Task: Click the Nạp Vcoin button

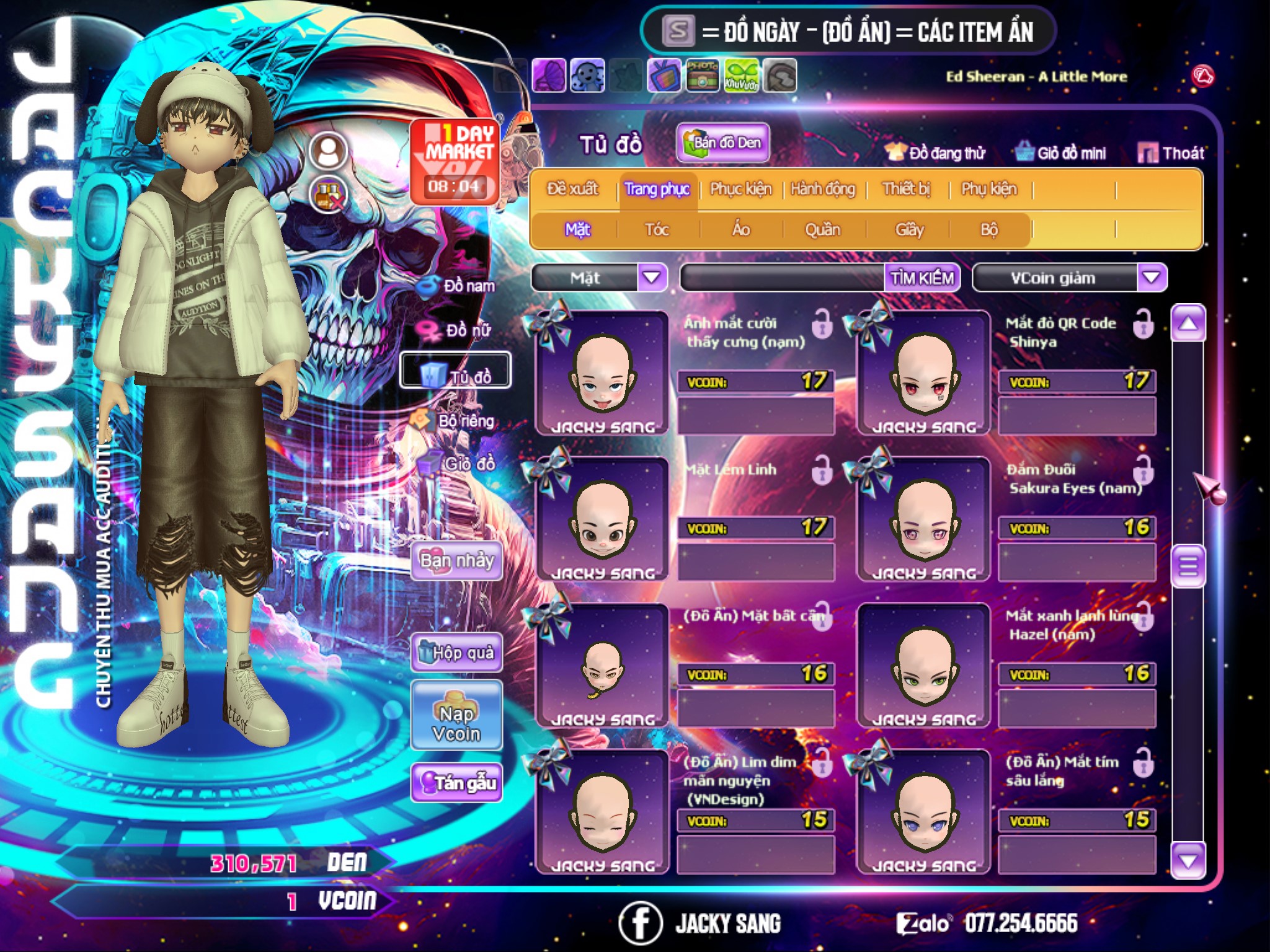Action: tap(456, 716)
